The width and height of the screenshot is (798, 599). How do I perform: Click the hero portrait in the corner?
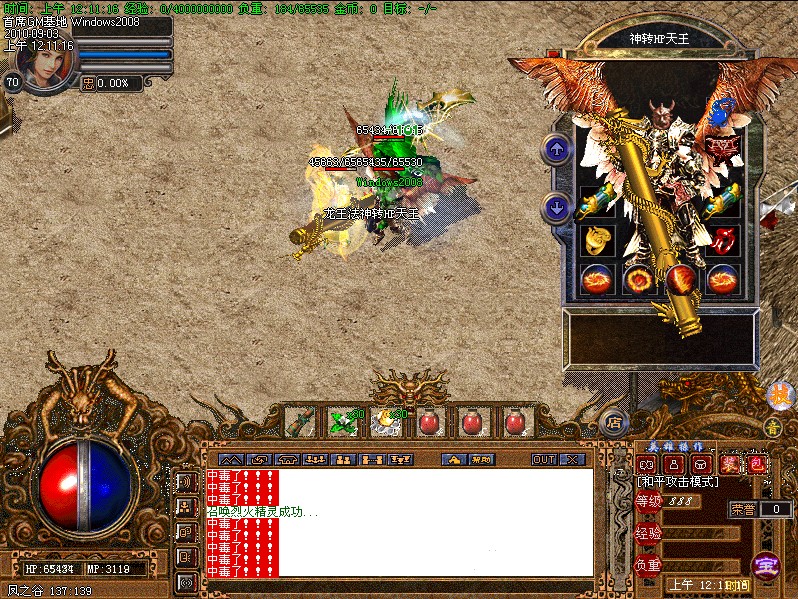pyautogui.click(x=45, y=64)
